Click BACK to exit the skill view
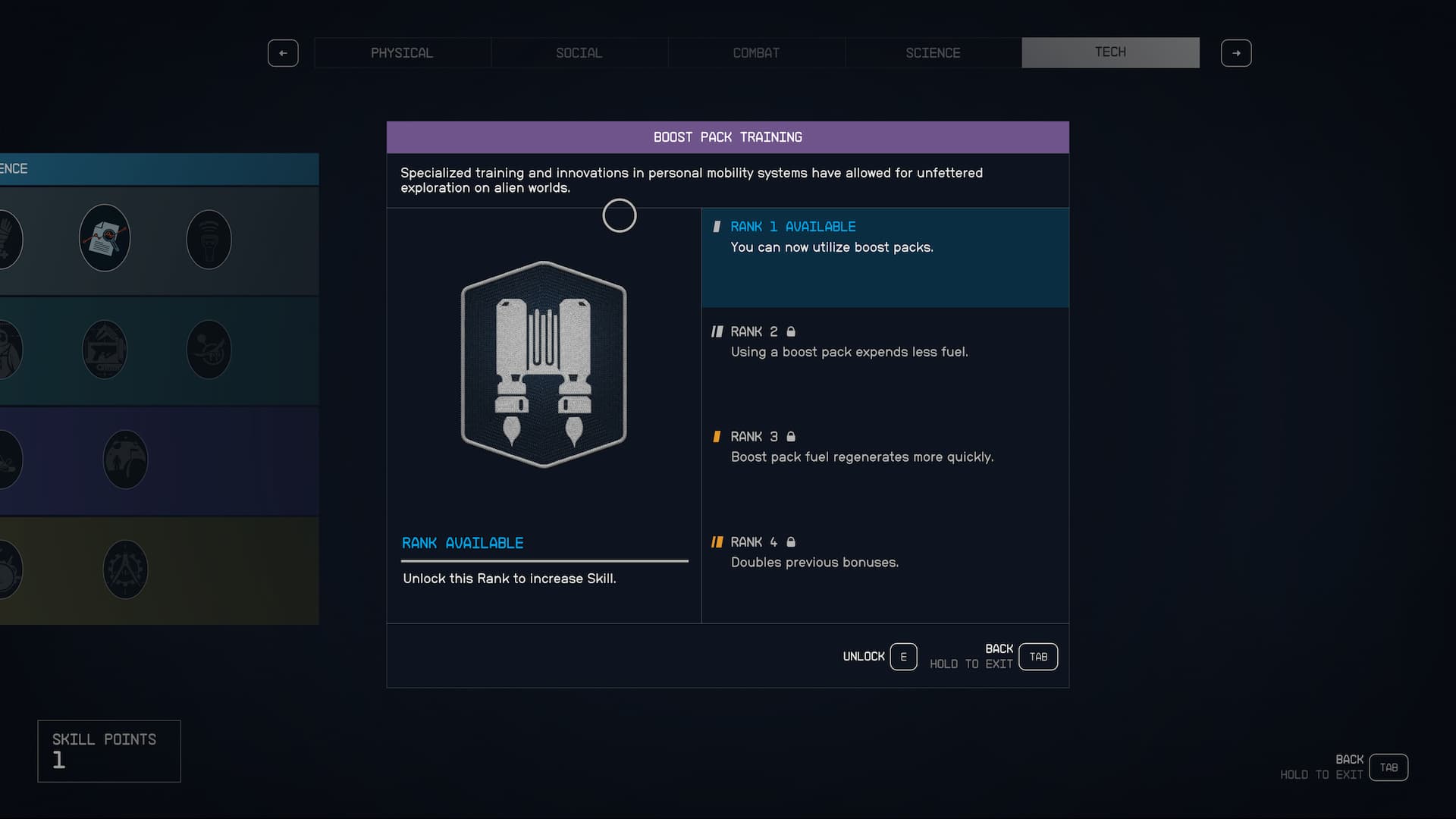Image resolution: width=1456 pixels, height=819 pixels. 1037,656
